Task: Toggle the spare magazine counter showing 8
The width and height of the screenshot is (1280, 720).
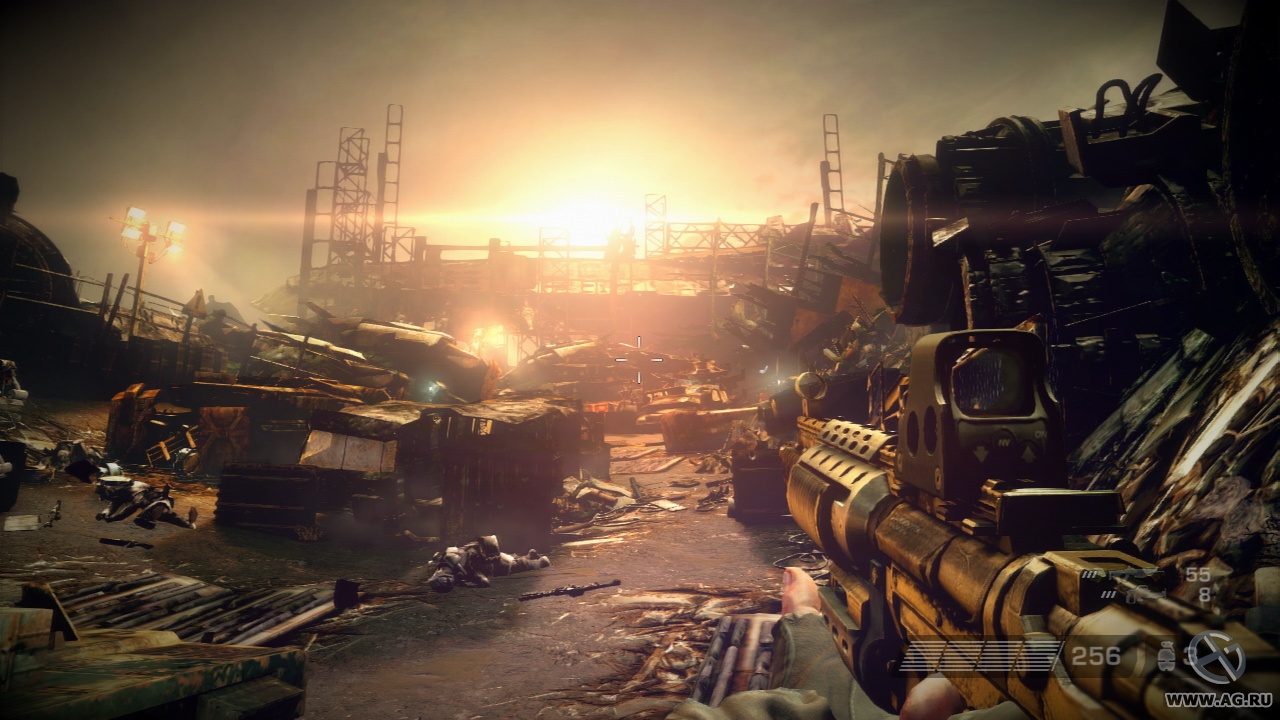Action: click(x=1206, y=594)
